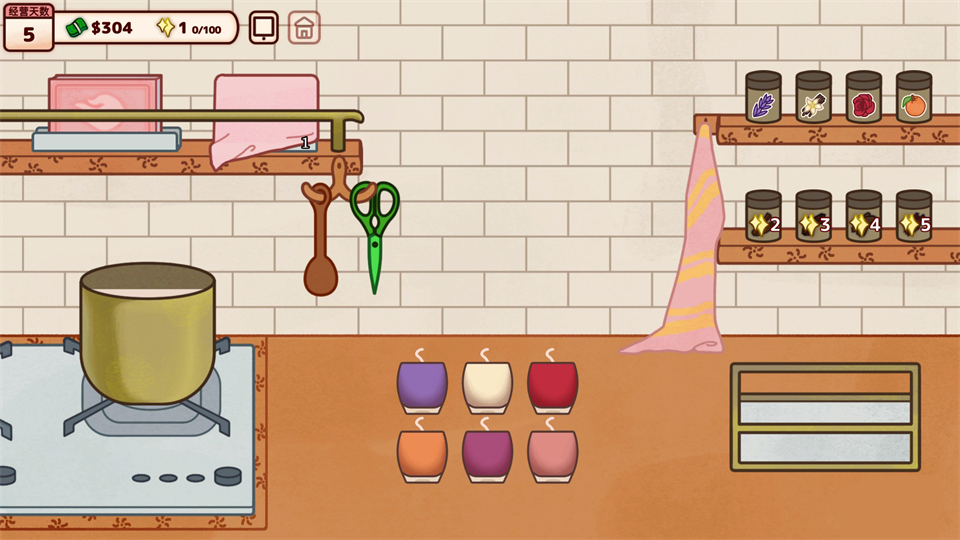Image resolution: width=960 pixels, height=540 pixels.
Task: Unlock the jar costing 2 stars
Action: coord(763,217)
